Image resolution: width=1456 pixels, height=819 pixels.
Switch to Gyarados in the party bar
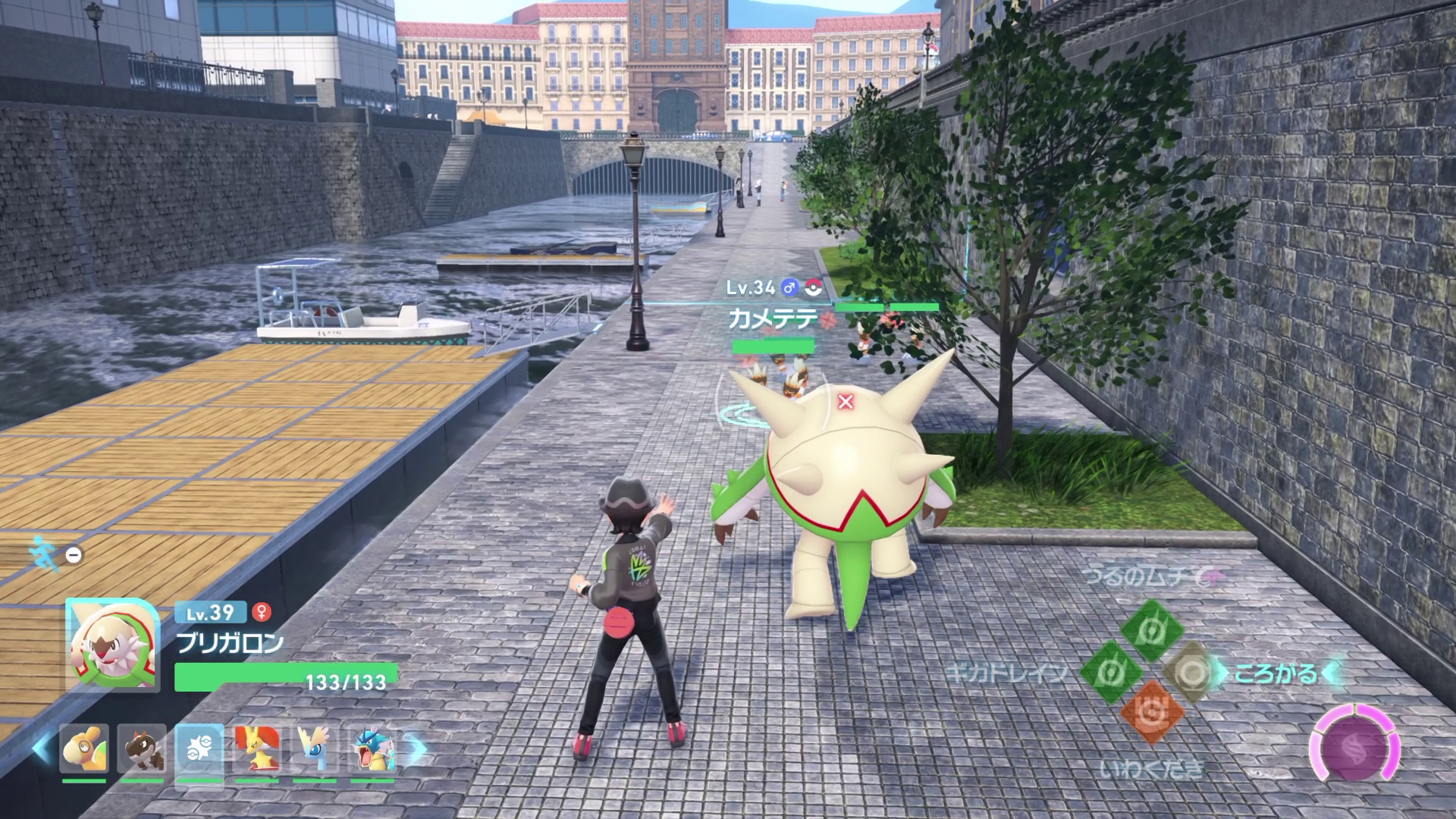tap(372, 749)
